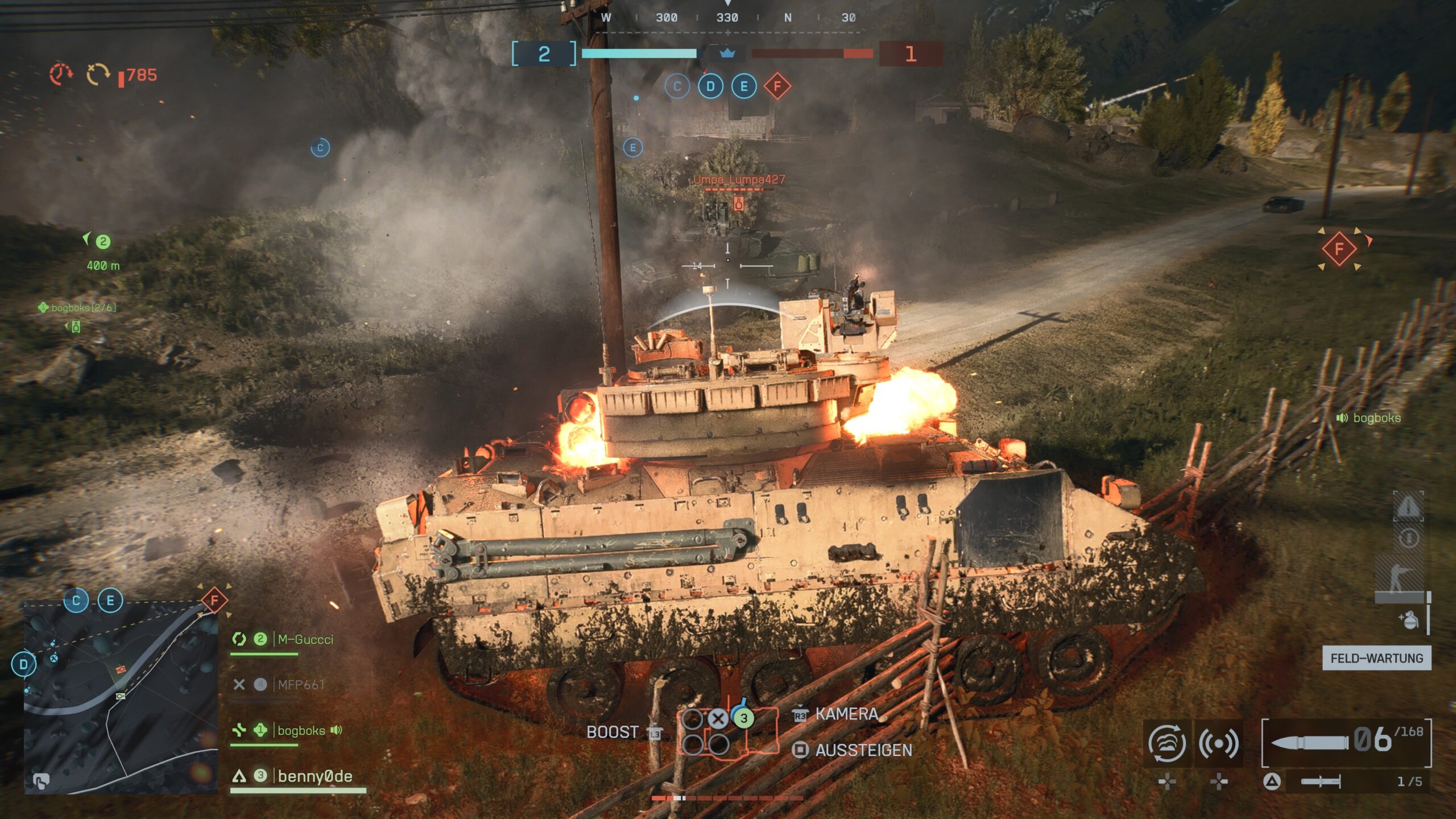Viewport: 1456px width, 819px height.
Task: Click the FELD-WARTUNG label
Action: pos(1376,658)
